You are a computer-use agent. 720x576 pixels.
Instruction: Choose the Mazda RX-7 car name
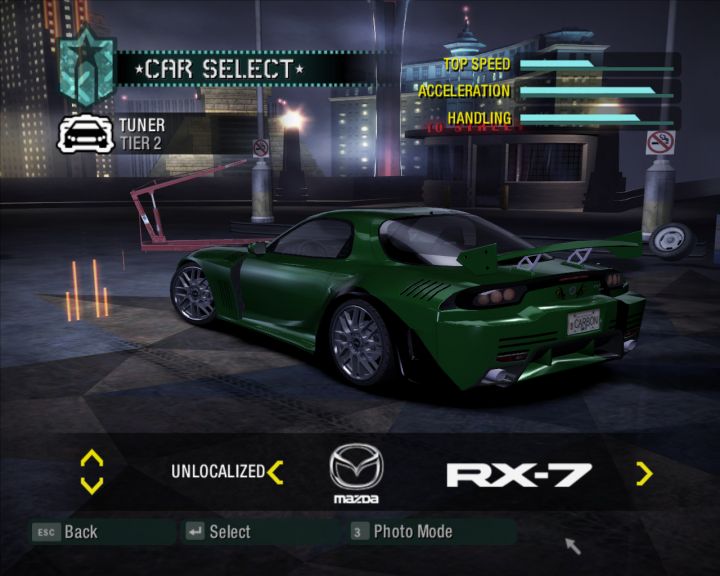tap(518, 474)
